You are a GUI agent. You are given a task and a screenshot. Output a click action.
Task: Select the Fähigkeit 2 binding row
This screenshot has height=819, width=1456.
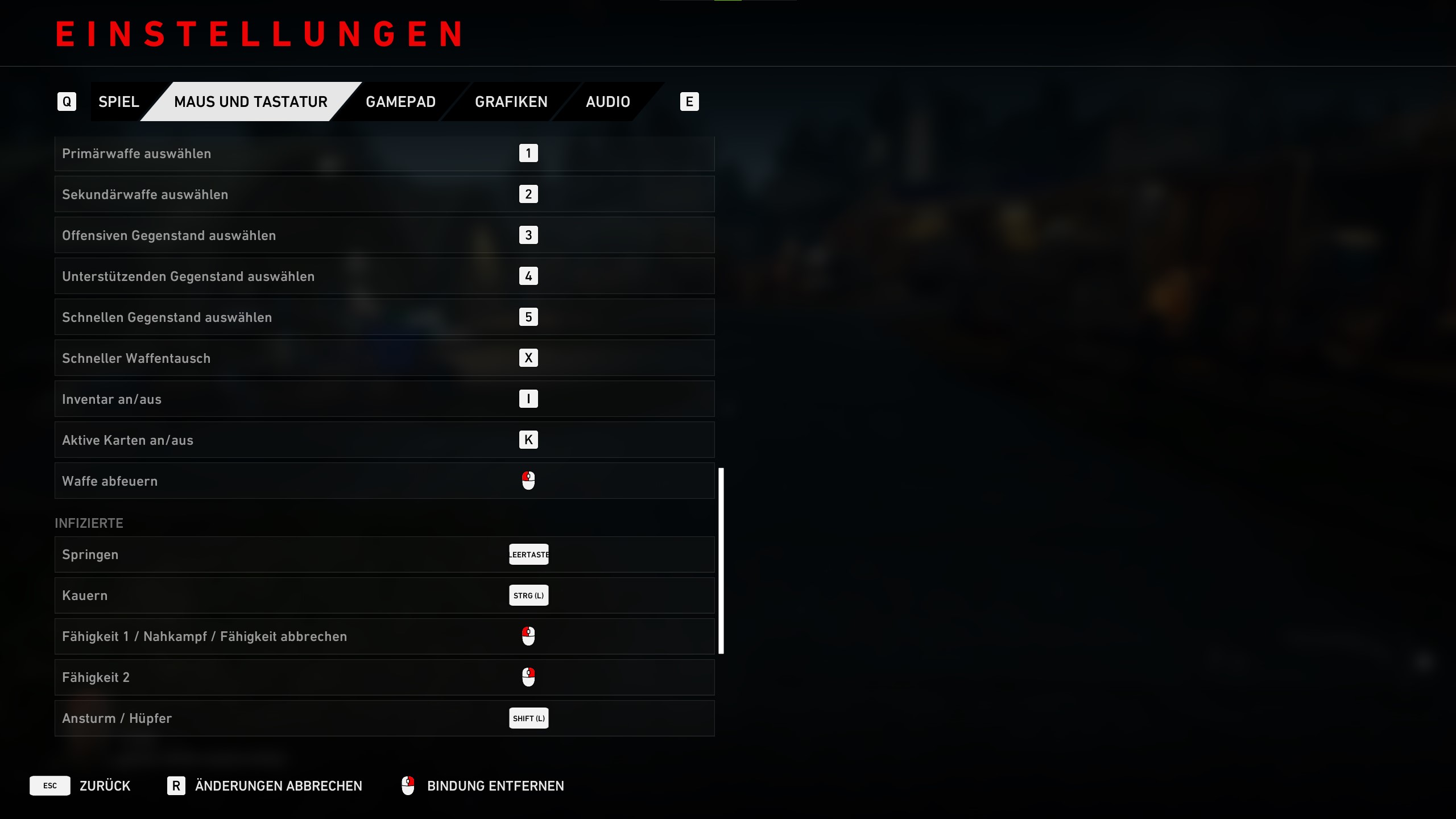(384, 677)
